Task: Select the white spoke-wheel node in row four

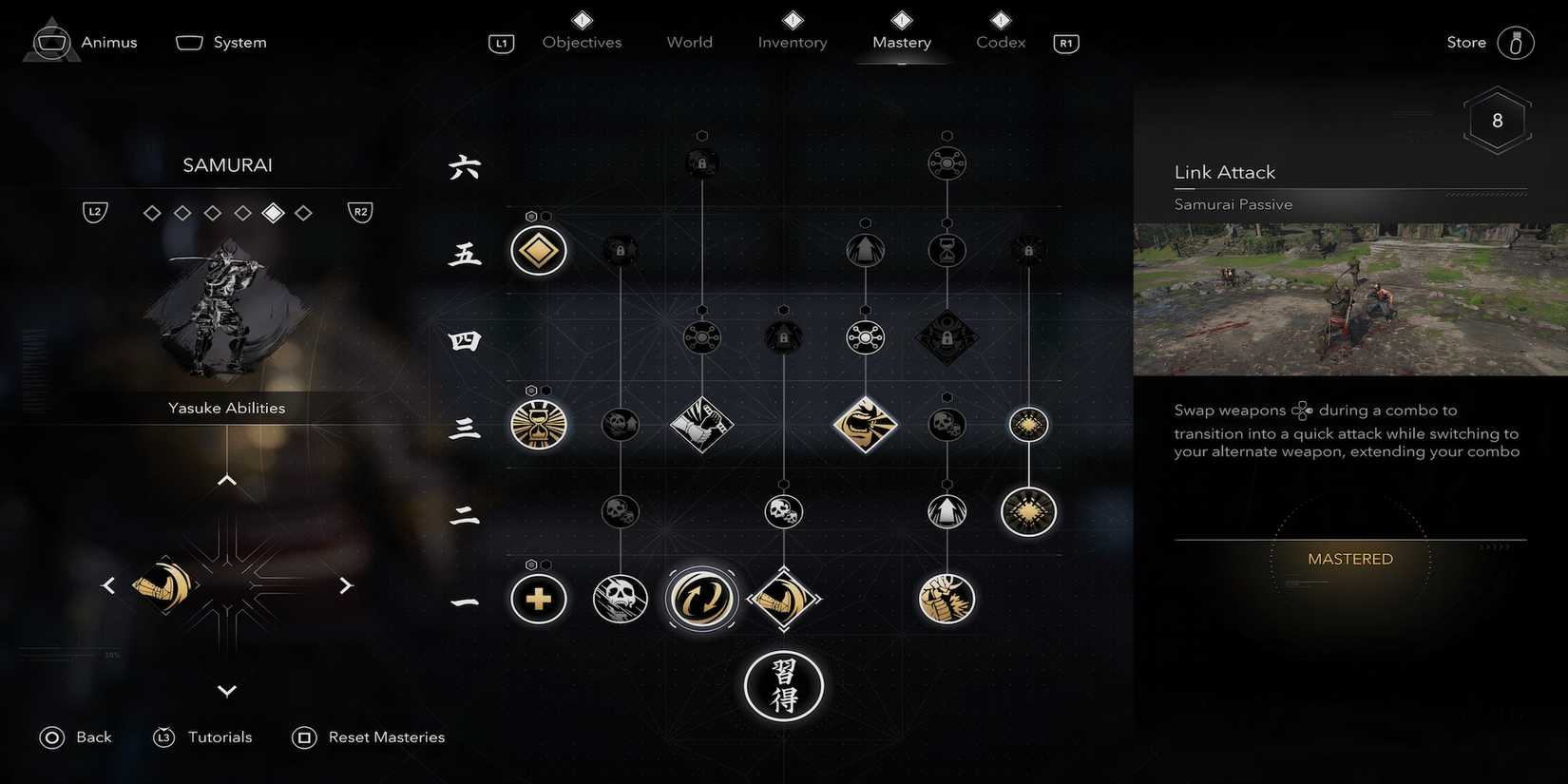Action: [x=865, y=336]
